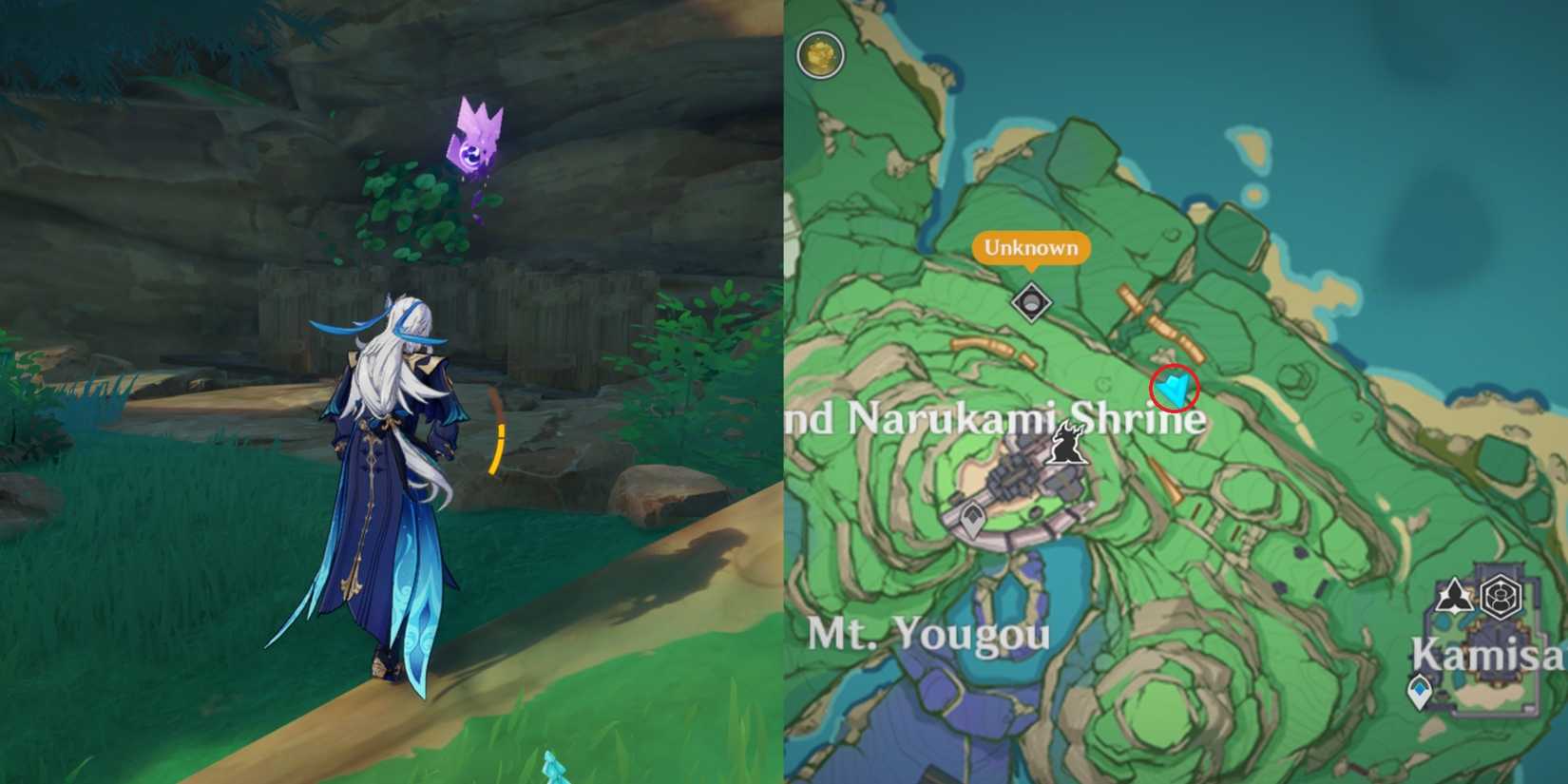Viewport: 1568px width, 784px height.
Task: Click the gold medal emblem in map corner
Action: [820, 54]
